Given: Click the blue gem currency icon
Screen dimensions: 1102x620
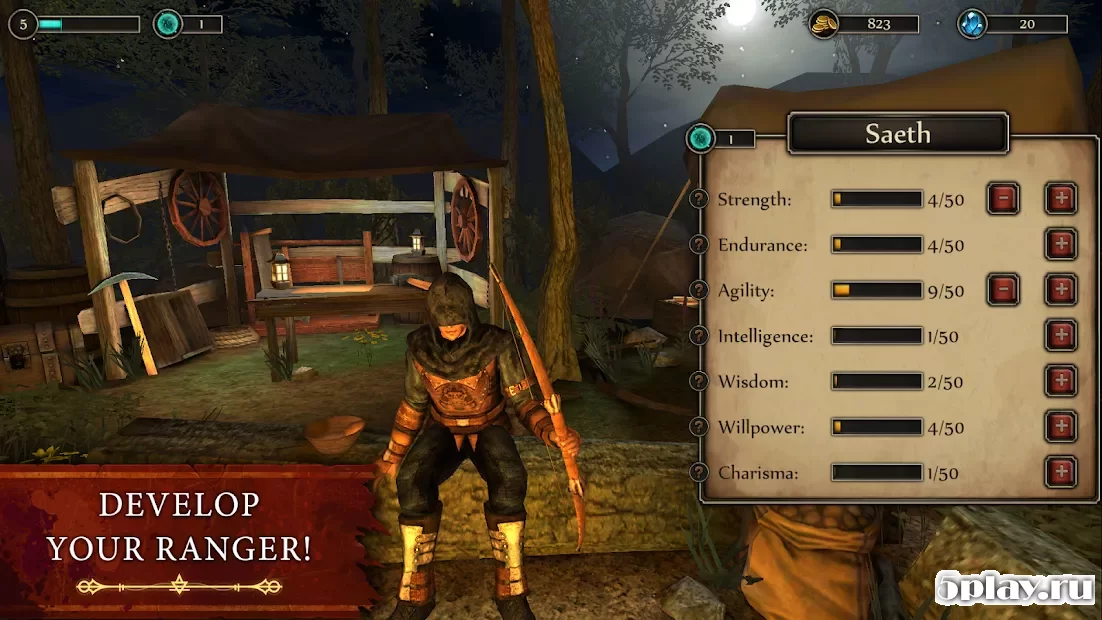Looking at the screenshot, I should [972, 24].
